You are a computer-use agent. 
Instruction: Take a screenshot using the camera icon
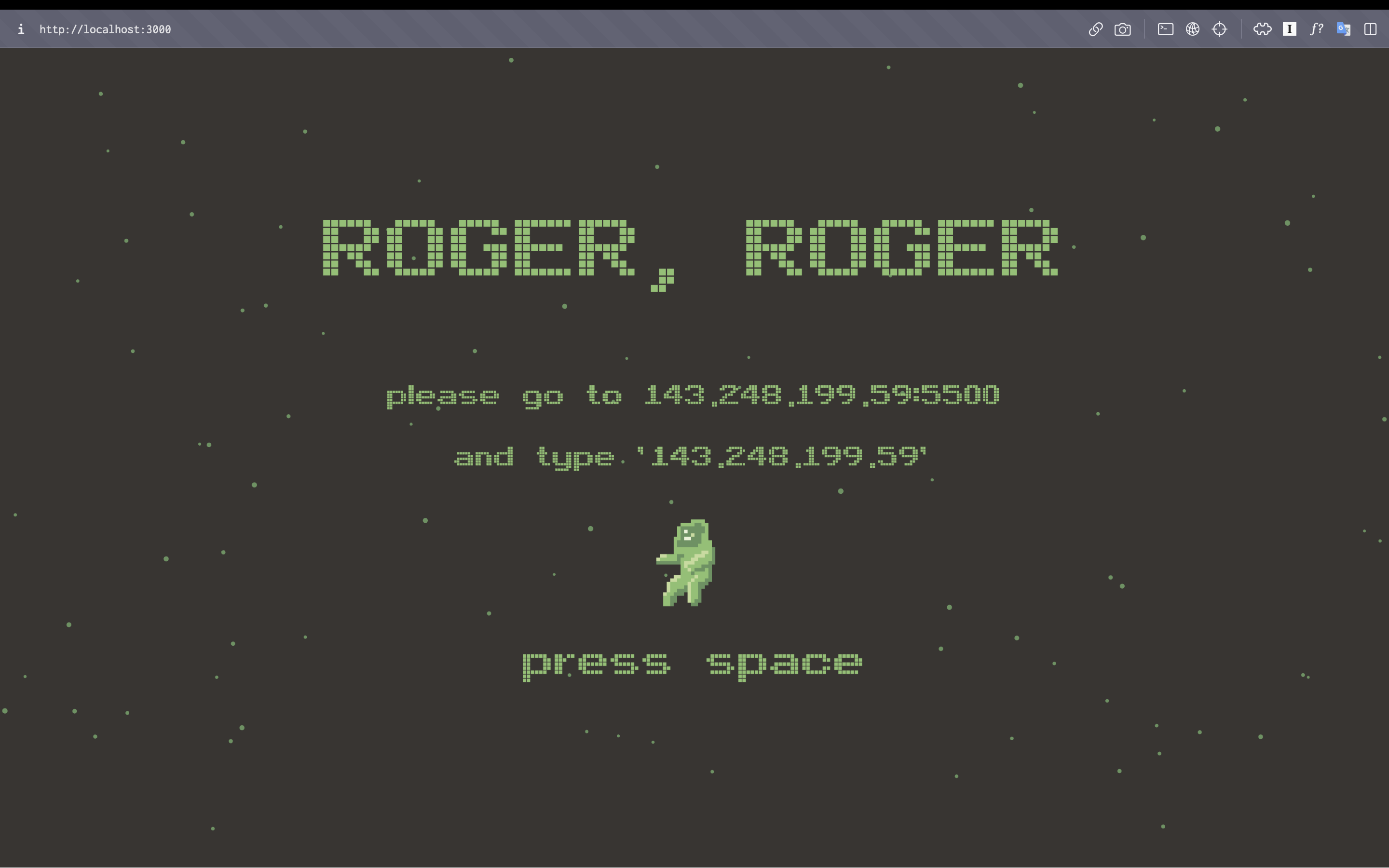click(1123, 29)
